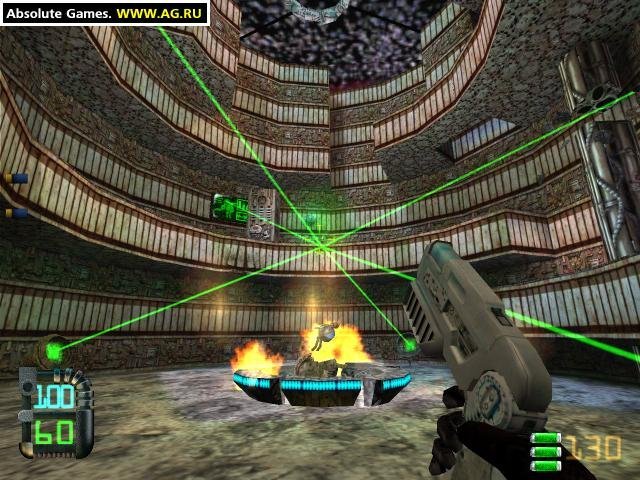Click the WWW.AG.RU watermark link
Image resolution: width=640 pixels, height=480 pixels.
[x=160, y=13]
